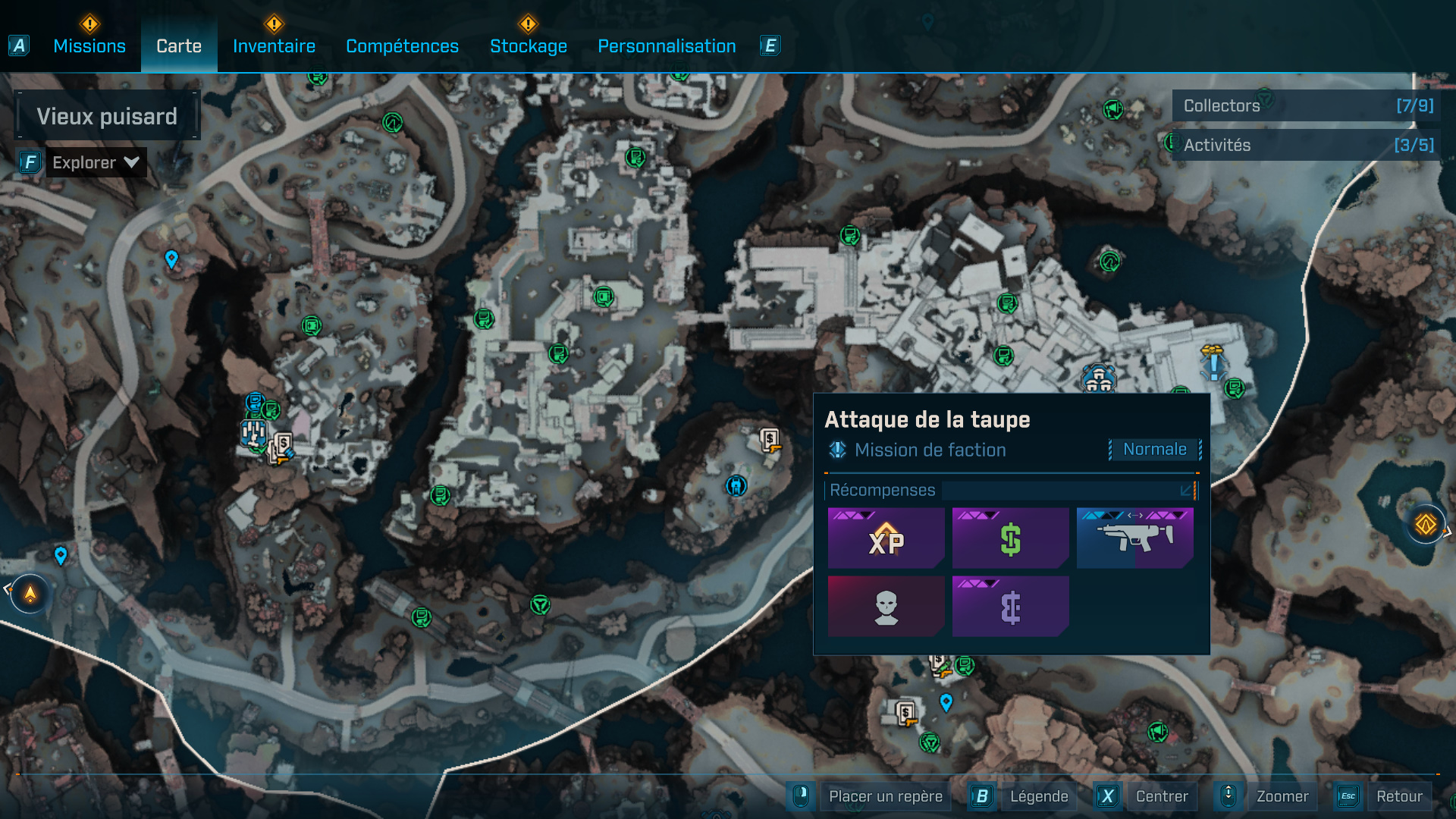Image resolution: width=1456 pixels, height=819 pixels.
Task: Click the Retour button
Action: click(1399, 796)
